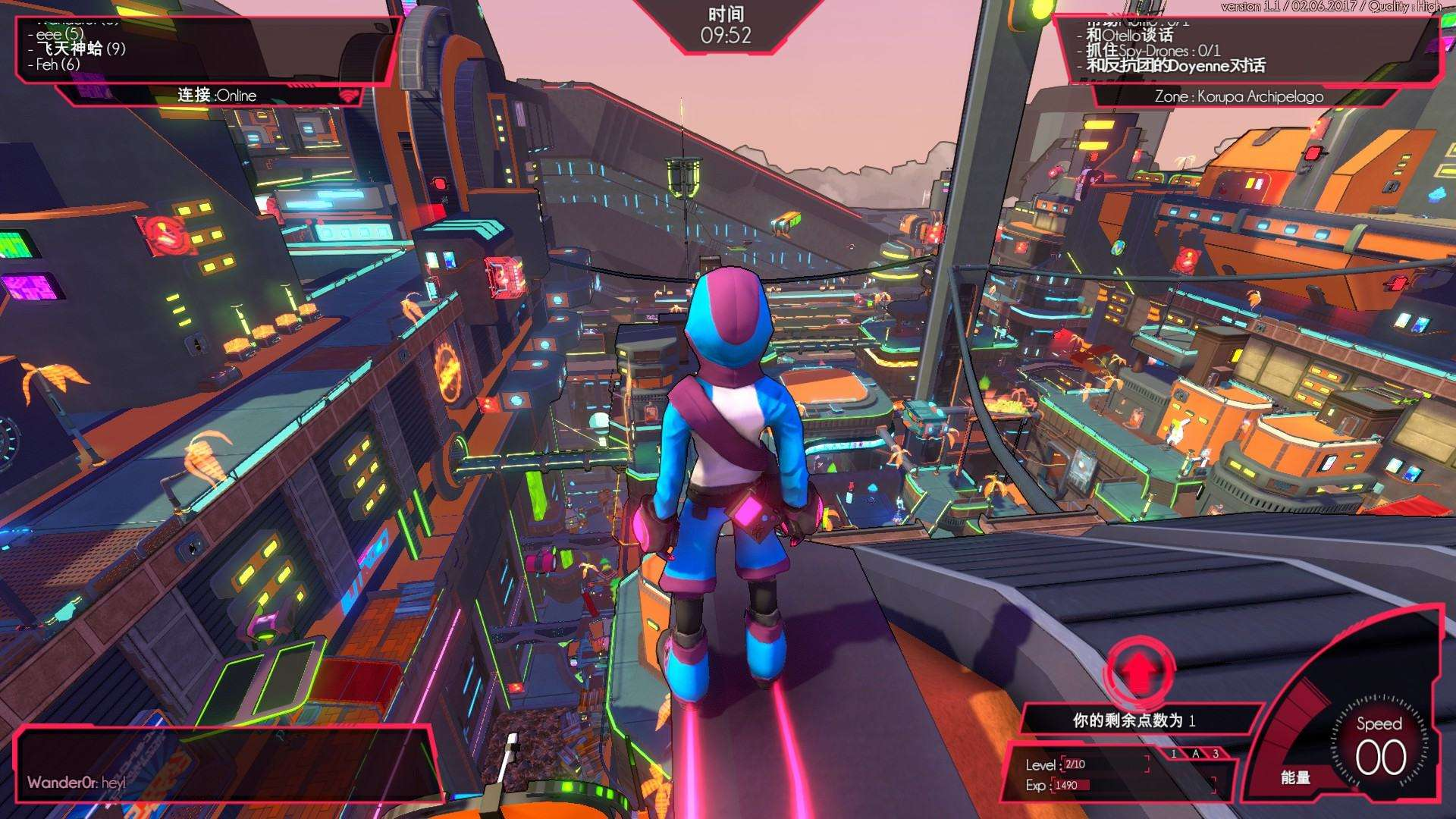Click the Online connection wifi icon

(348, 96)
